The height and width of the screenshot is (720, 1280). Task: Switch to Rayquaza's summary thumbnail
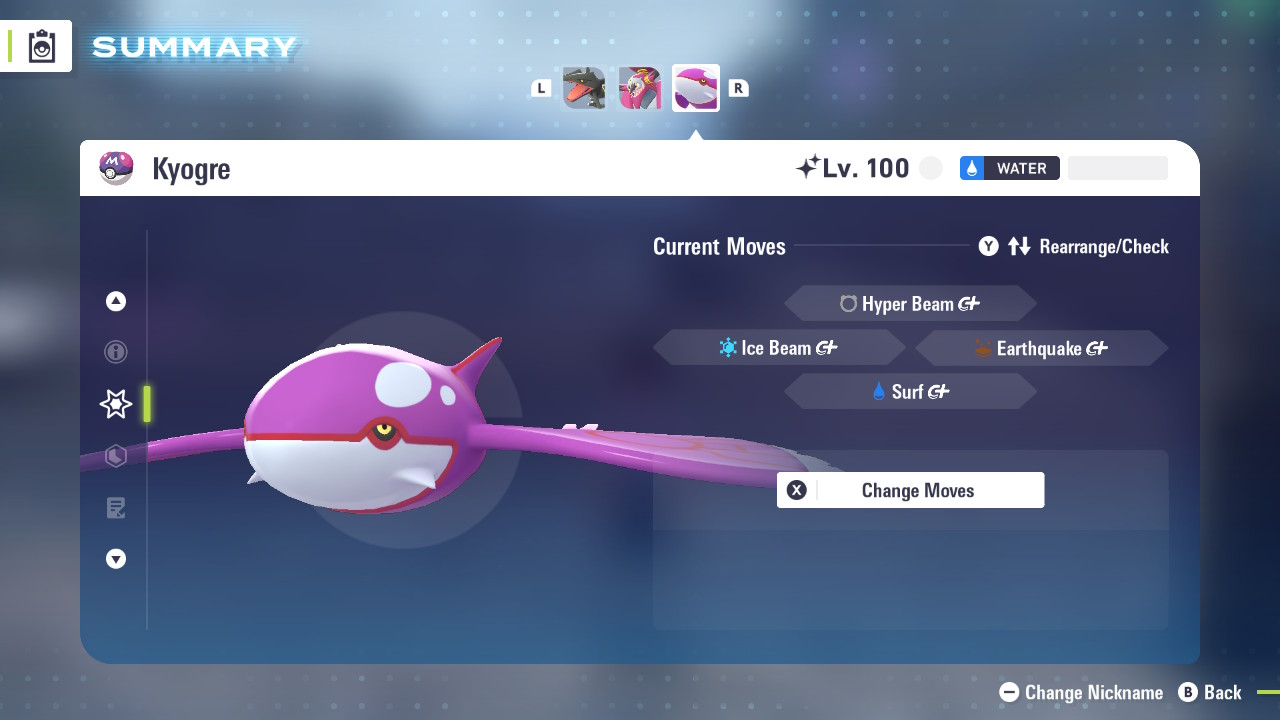(583, 87)
